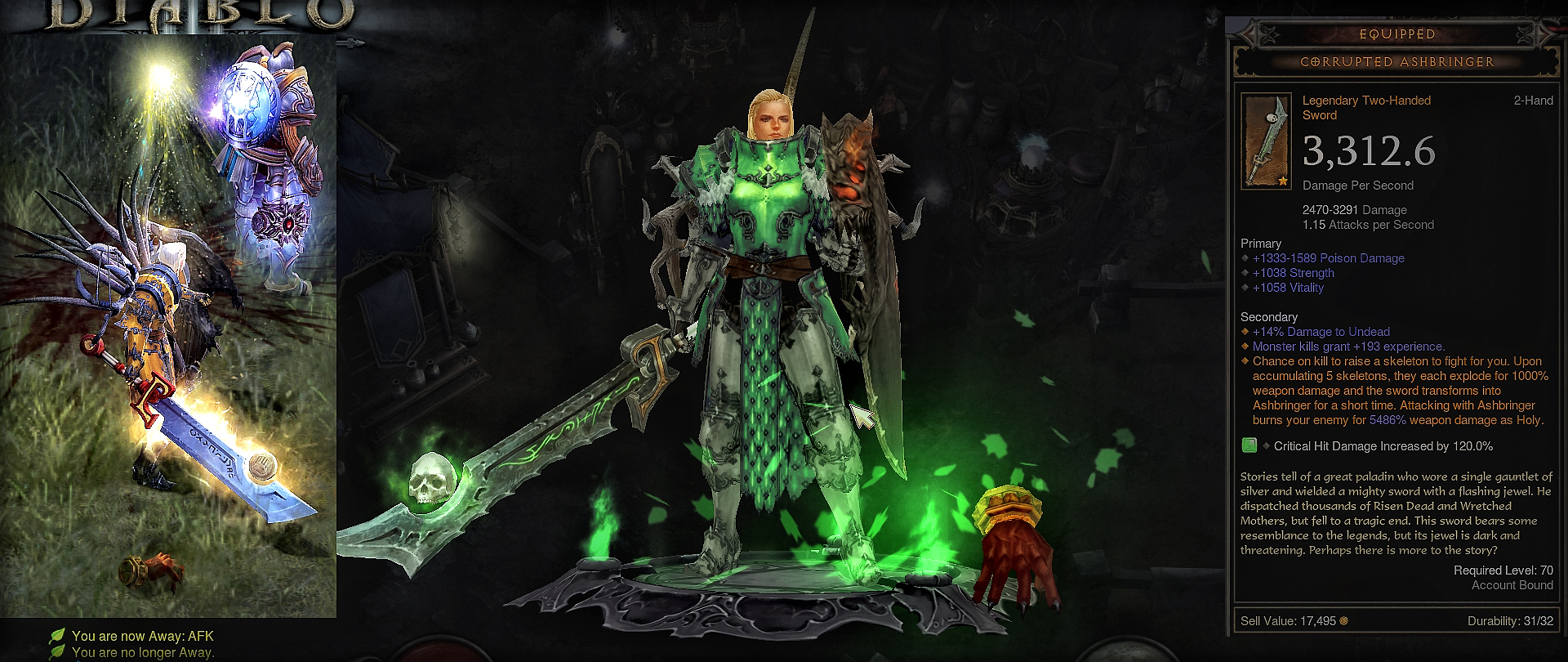The image size is (1568, 662).
Task: Click the leaf icon before 'You are no longer Away'
Action: [57, 650]
